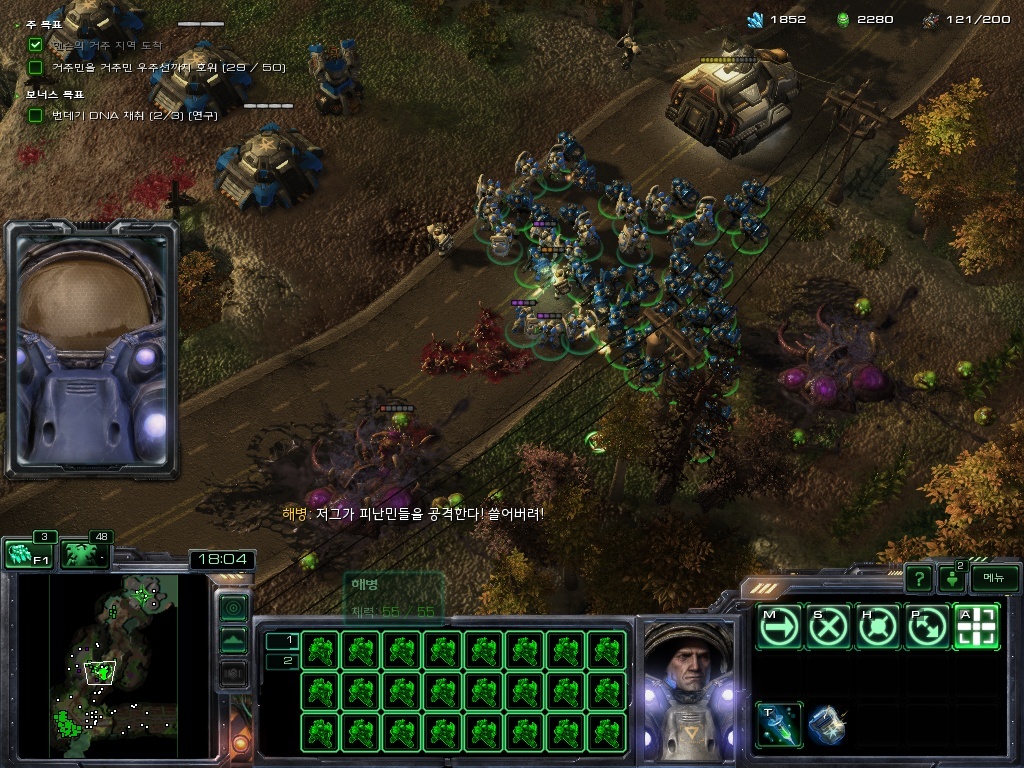
Task: Open the help question mark button
Action: 918,578
